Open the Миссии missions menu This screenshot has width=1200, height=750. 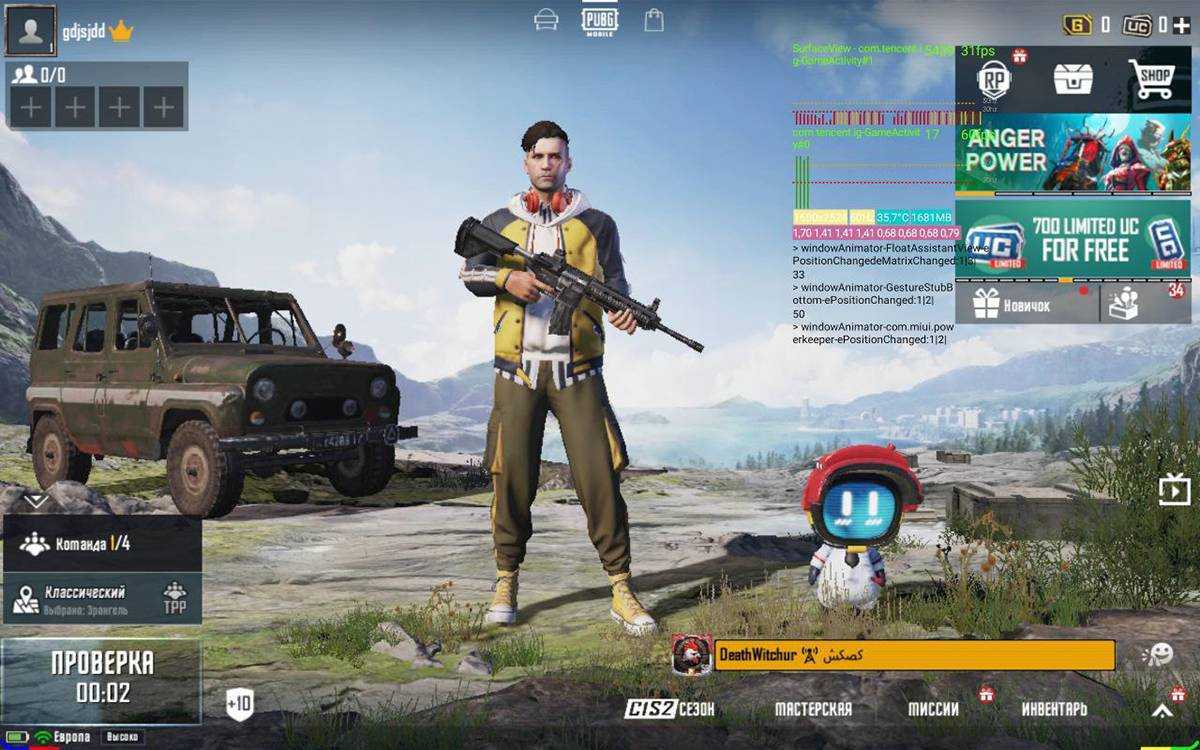pyautogui.click(x=933, y=709)
